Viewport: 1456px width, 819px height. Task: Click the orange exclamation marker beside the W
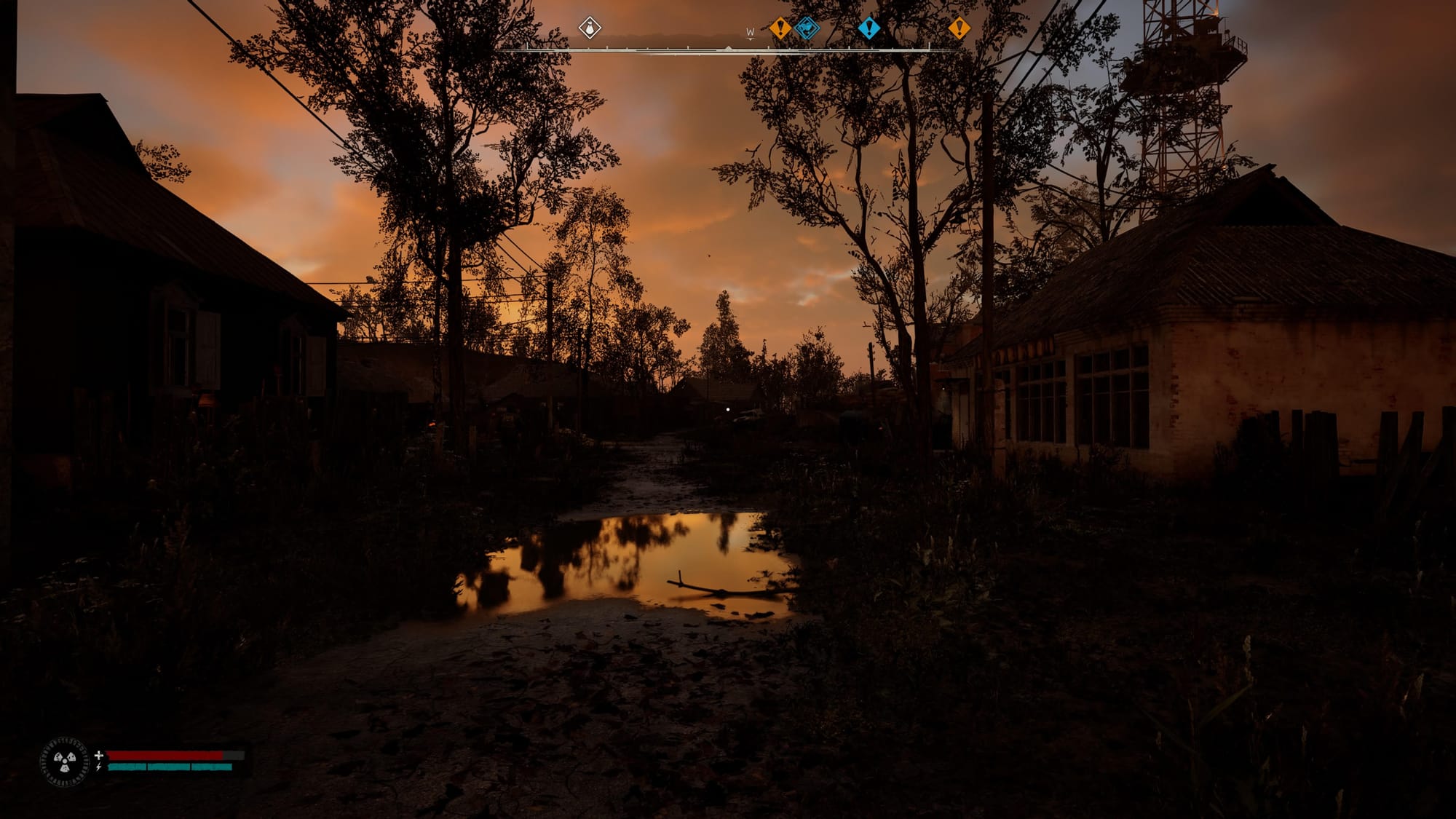(x=780, y=28)
